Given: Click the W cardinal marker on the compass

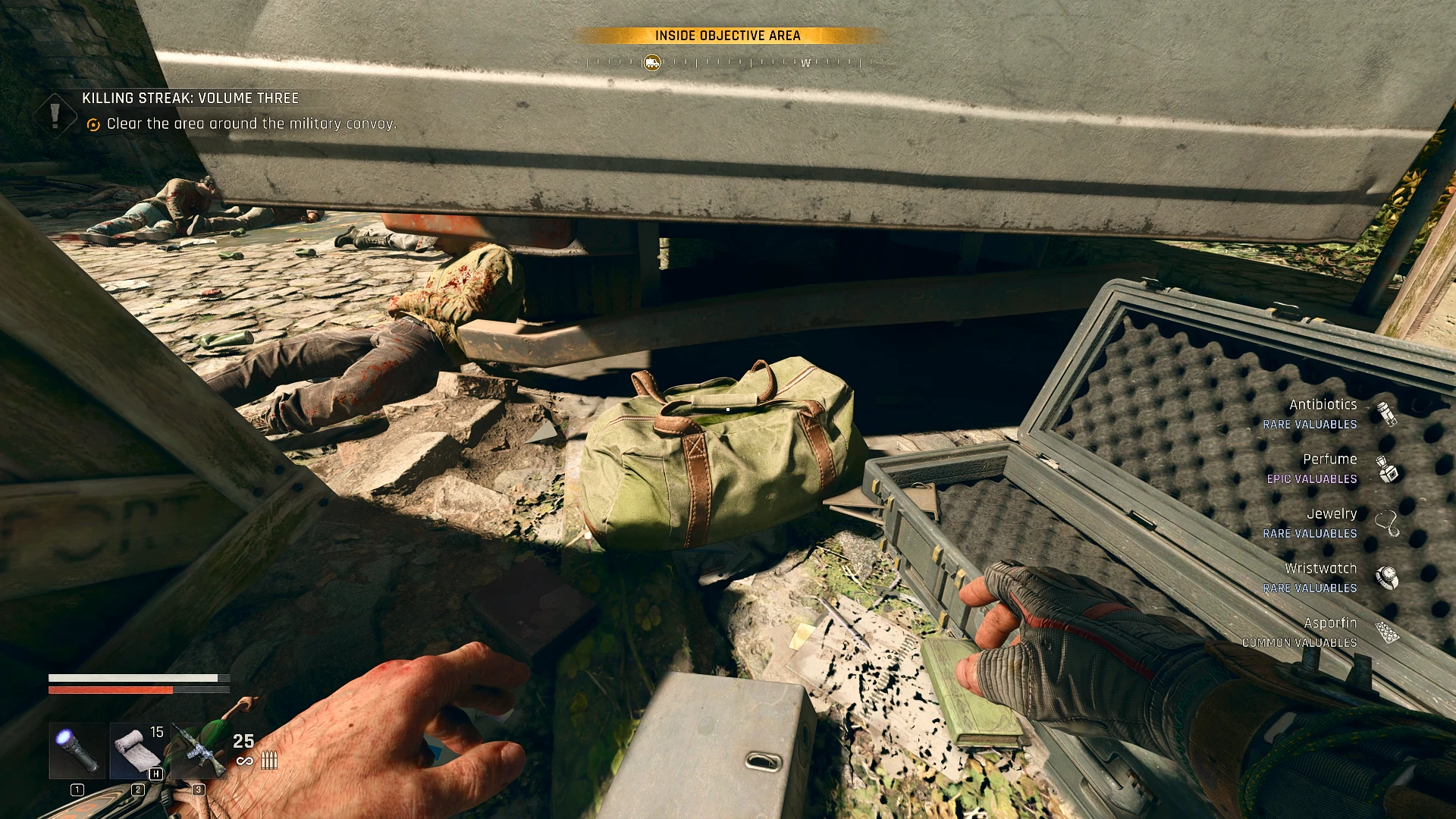Looking at the screenshot, I should click(x=806, y=64).
